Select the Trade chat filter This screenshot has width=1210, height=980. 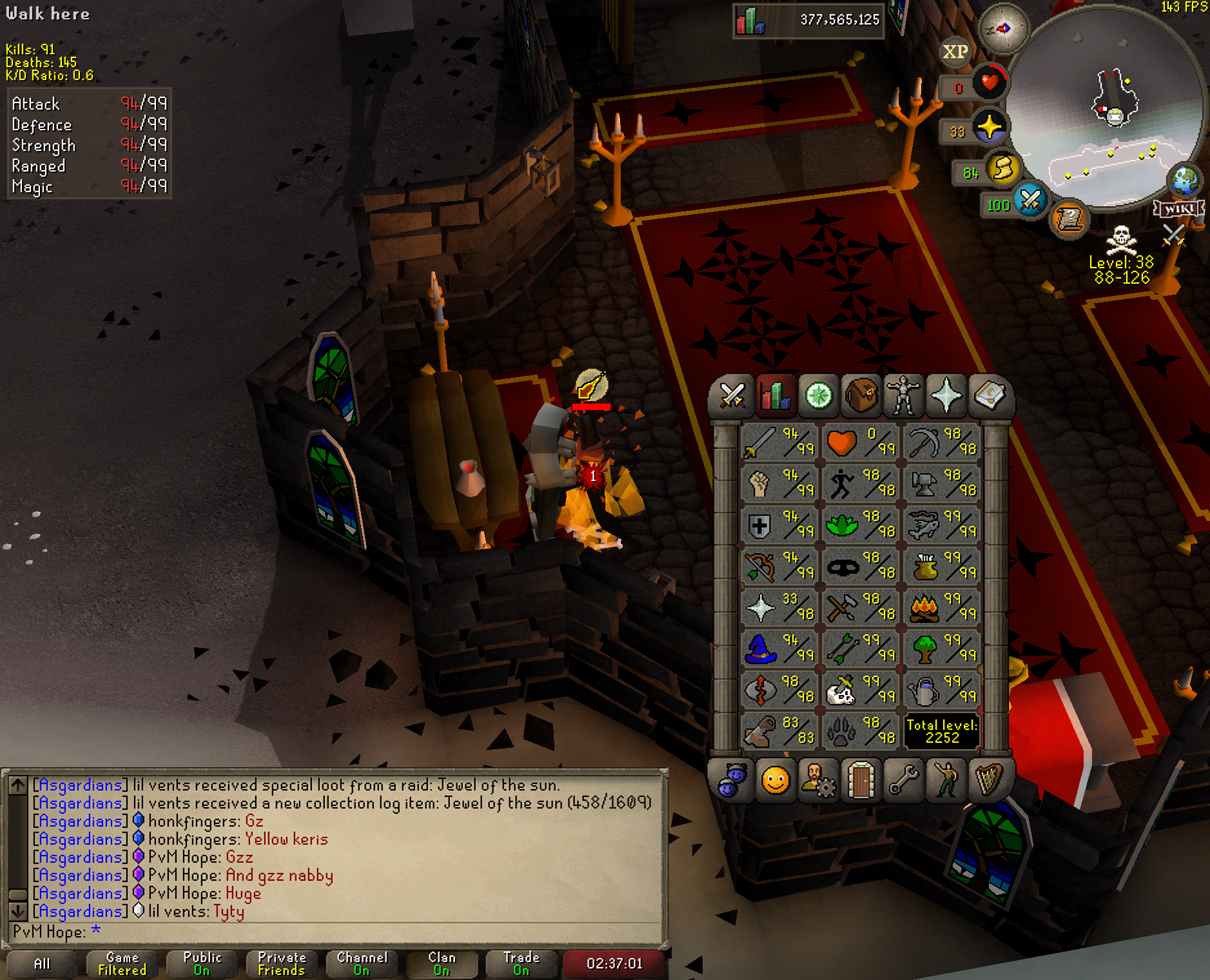(522, 963)
